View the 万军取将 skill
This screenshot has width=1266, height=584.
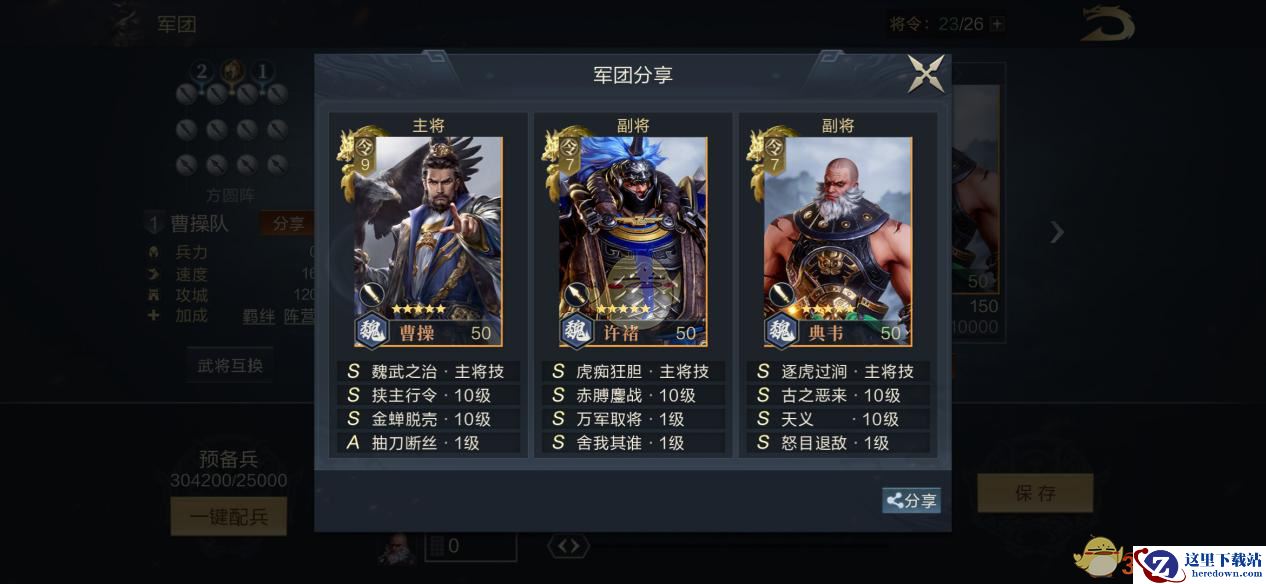(x=632, y=419)
